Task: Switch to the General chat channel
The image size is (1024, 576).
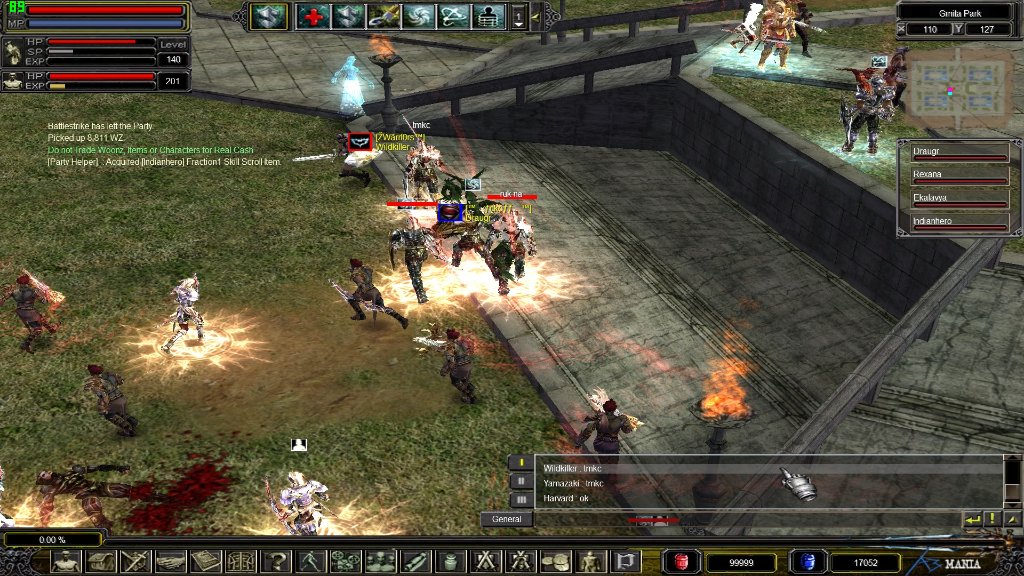Action: point(506,519)
